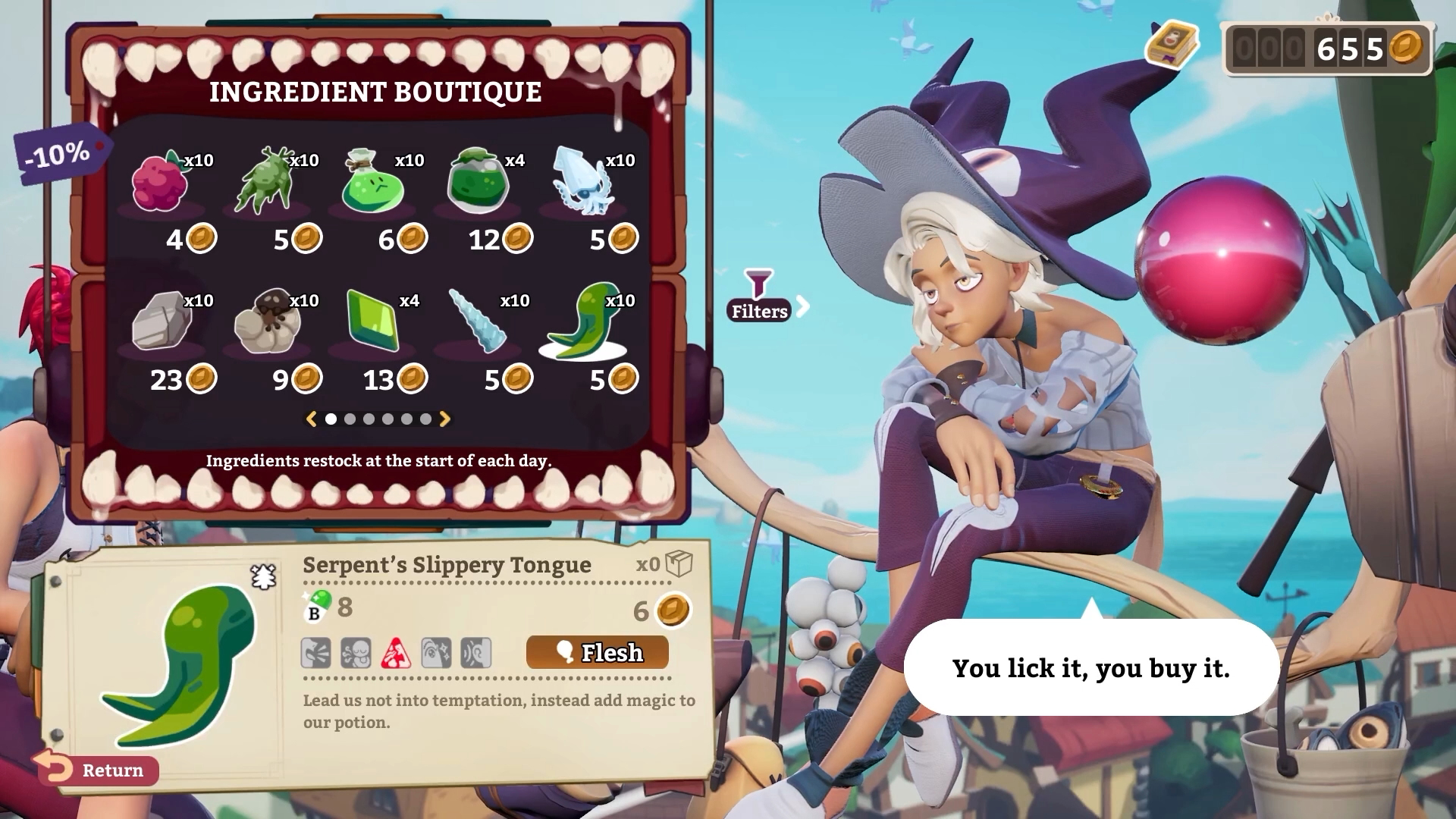Select the red raspberry ingredient
The width and height of the screenshot is (1456, 819).
161,183
